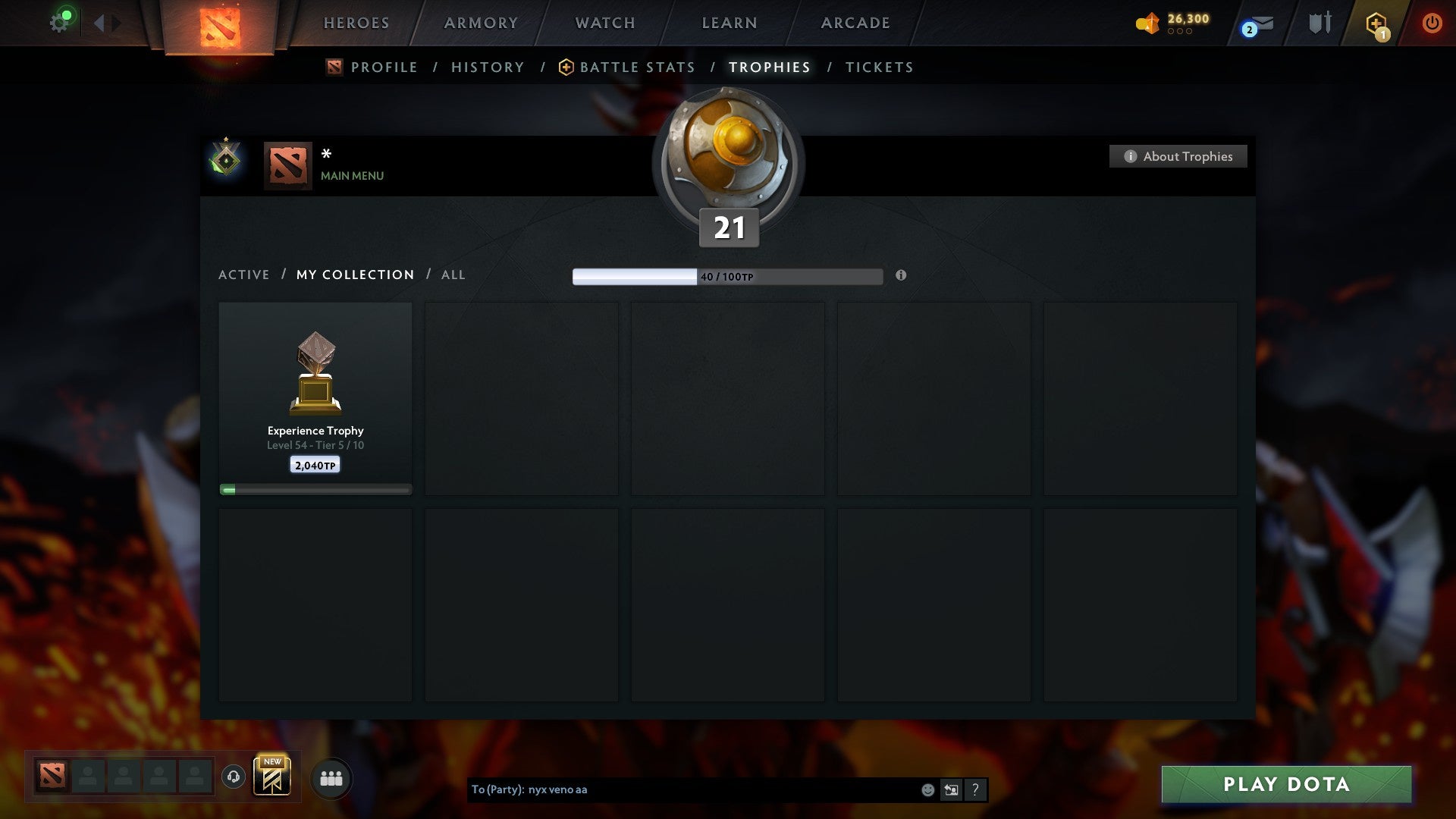This screenshot has height=819, width=1456.
Task: Click the About Trophies button
Action: coord(1178,156)
